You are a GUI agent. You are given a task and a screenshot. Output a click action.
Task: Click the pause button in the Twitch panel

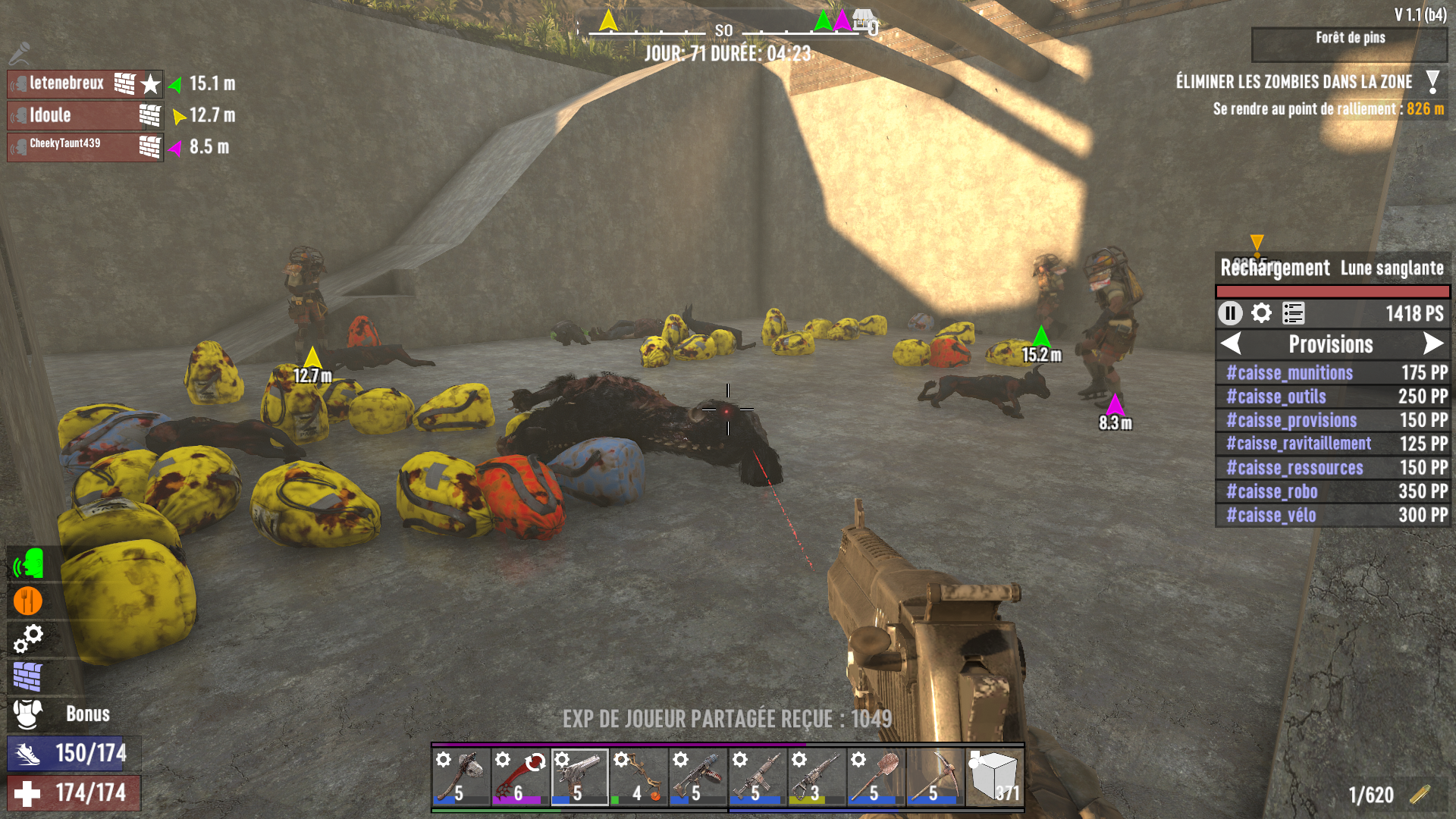1229,313
